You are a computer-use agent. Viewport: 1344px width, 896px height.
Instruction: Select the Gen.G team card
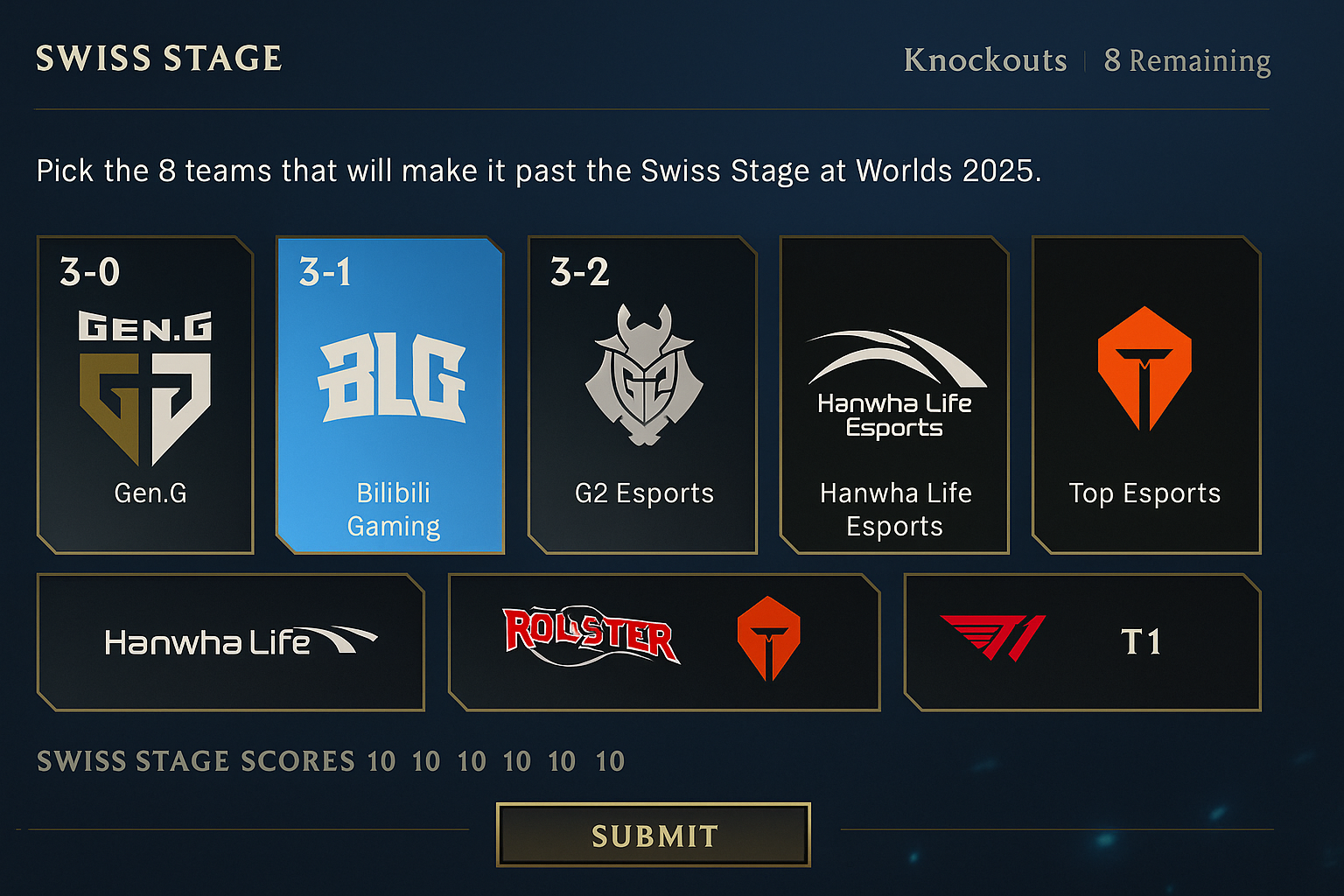tap(146, 395)
